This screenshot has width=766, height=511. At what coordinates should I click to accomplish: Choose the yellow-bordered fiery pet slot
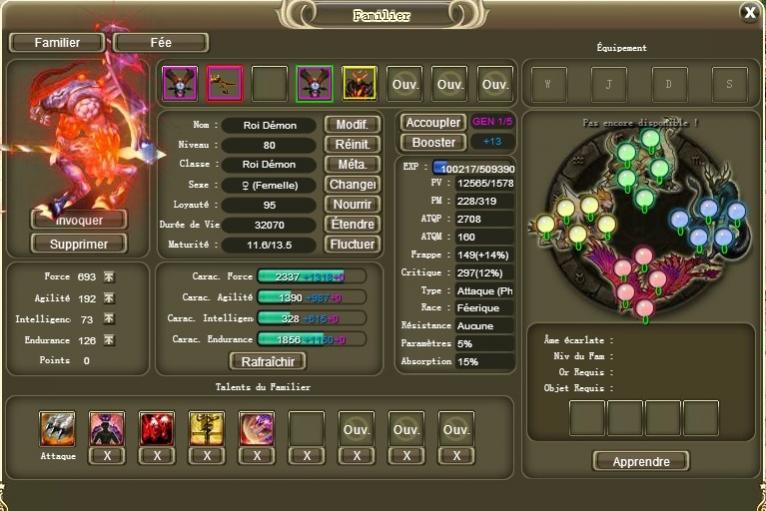click(359, 84)
